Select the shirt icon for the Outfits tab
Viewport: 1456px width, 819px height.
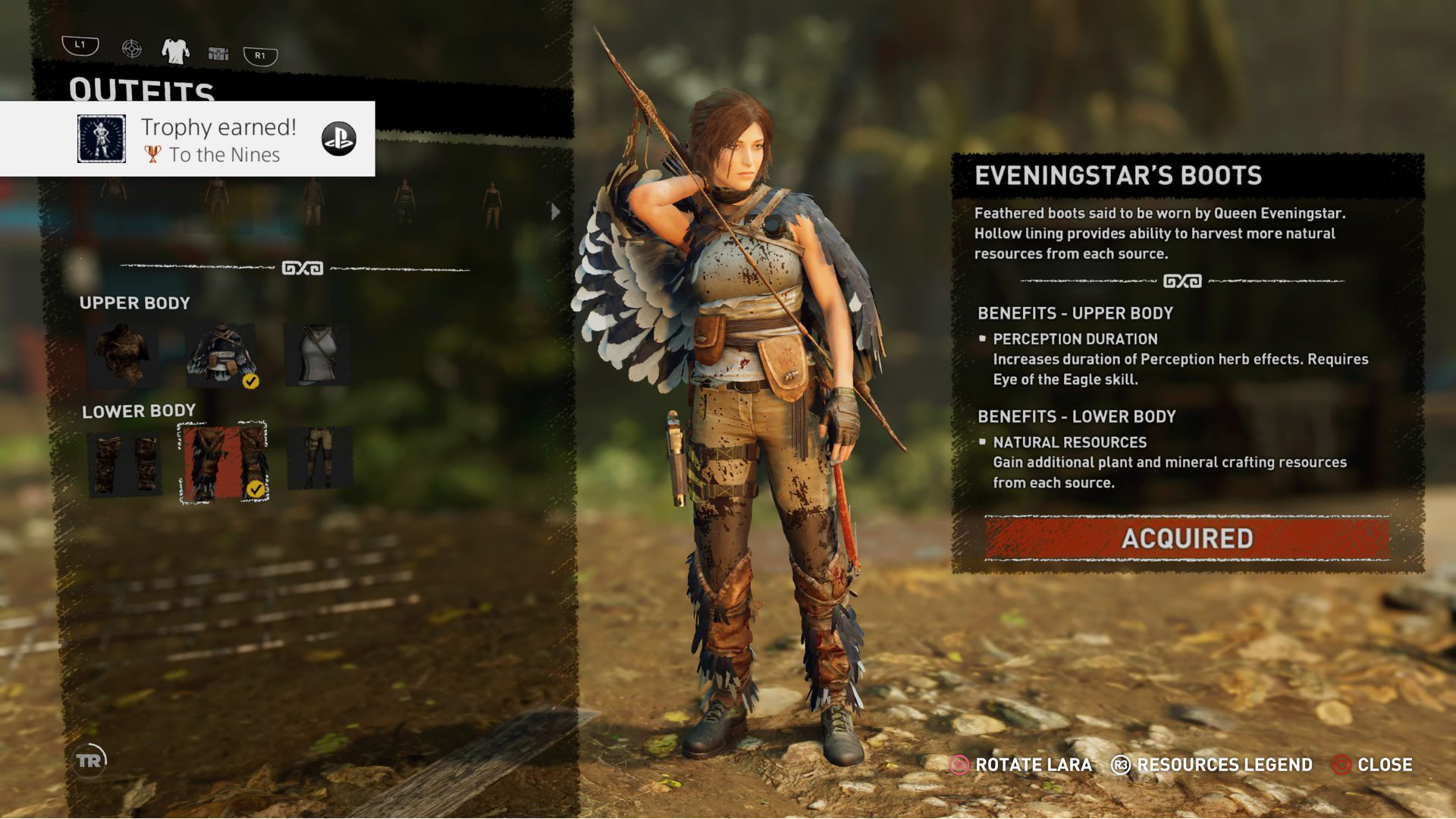coord(175,50)
